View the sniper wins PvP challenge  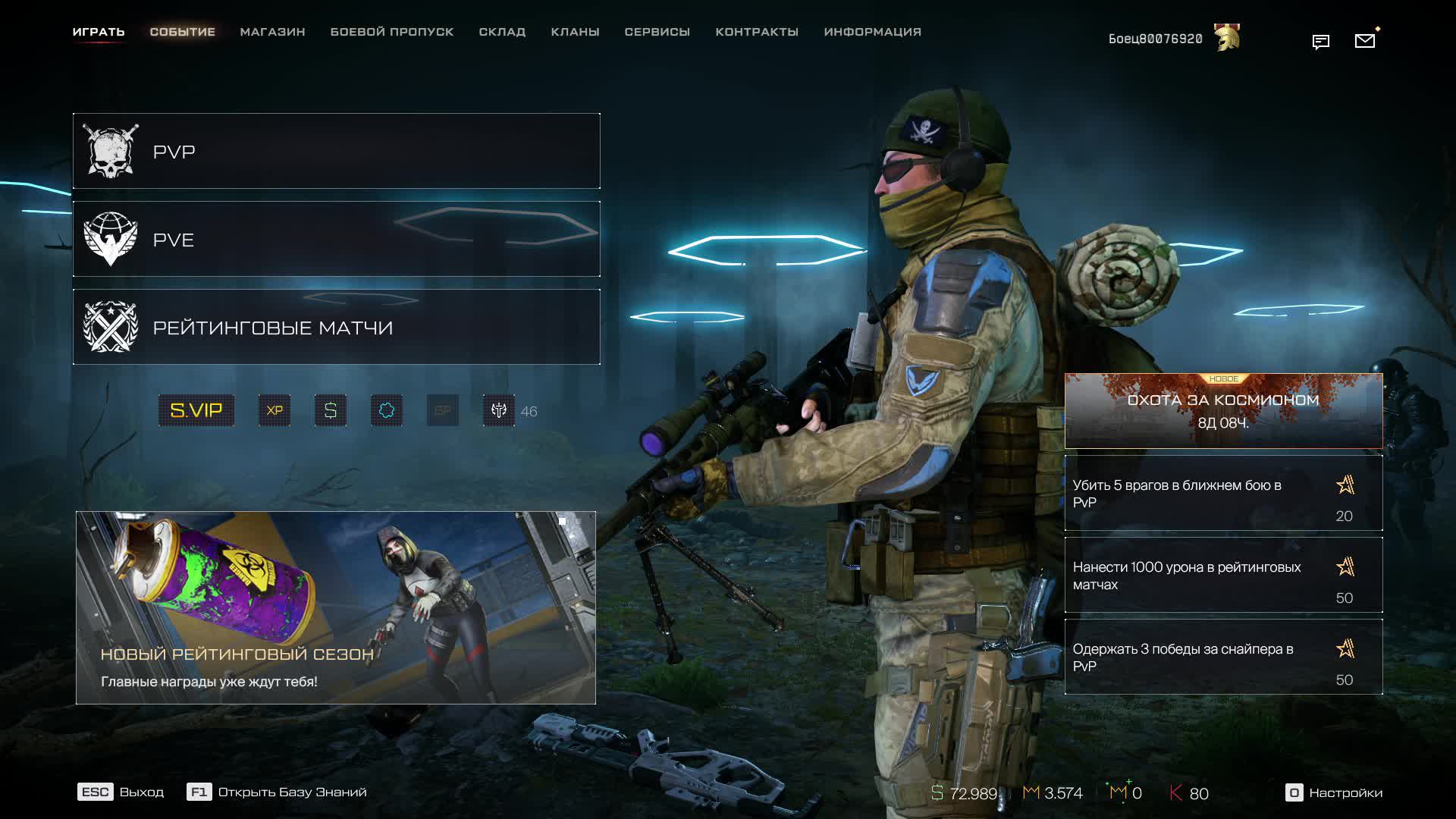tap(1223, 657)
